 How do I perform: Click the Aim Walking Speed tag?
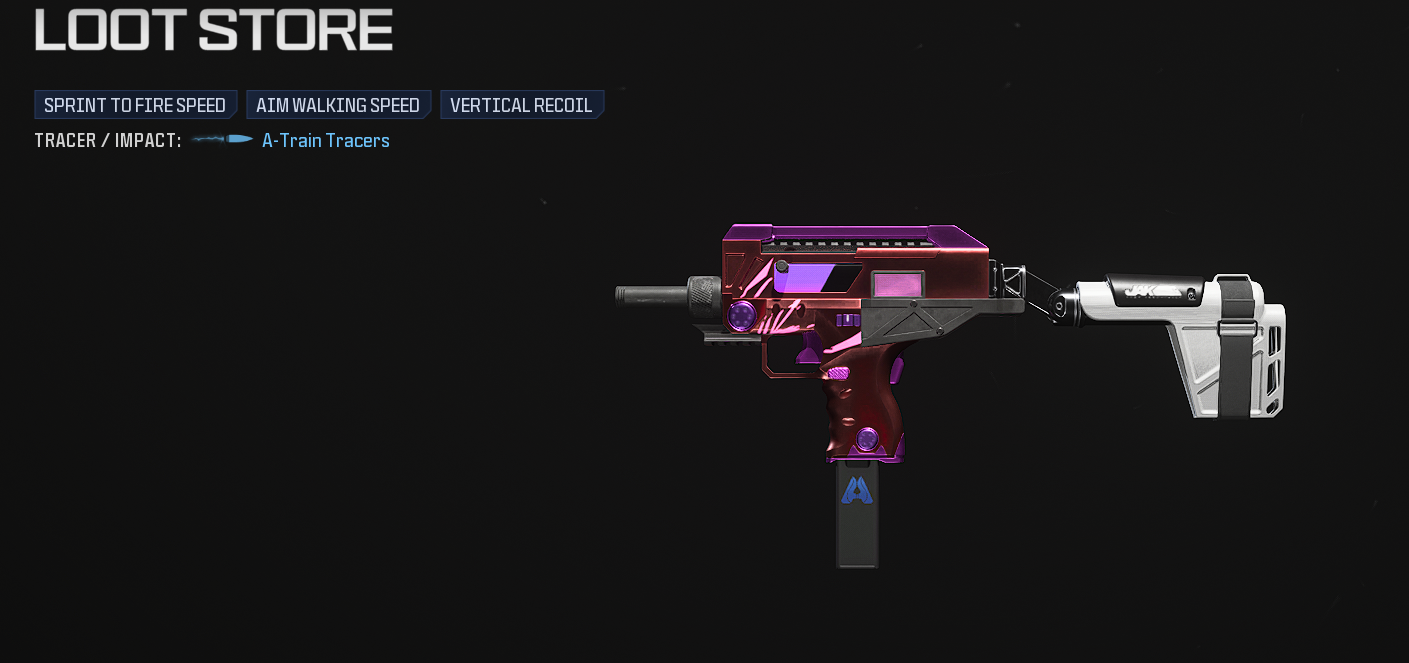coord(338,105)
